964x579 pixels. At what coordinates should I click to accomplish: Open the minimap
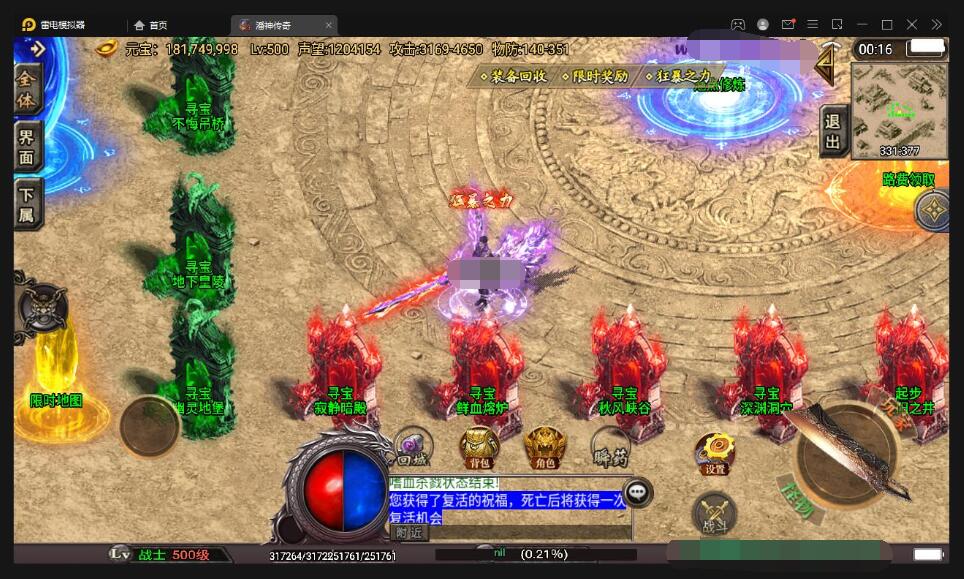[899, 110]
